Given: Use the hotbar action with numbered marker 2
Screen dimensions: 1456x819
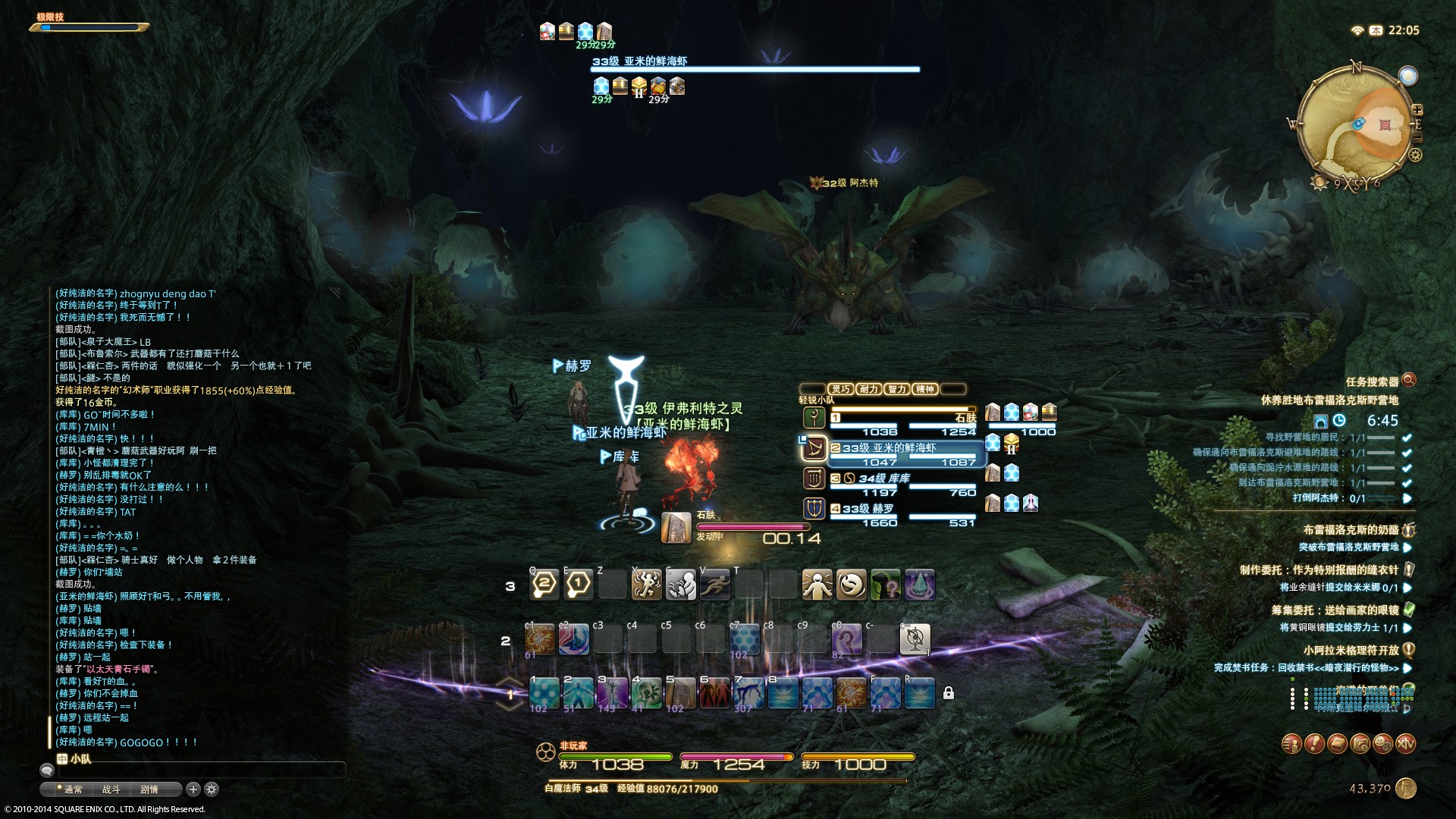Looking at the screenshot, I should click(x=544, y=585).
